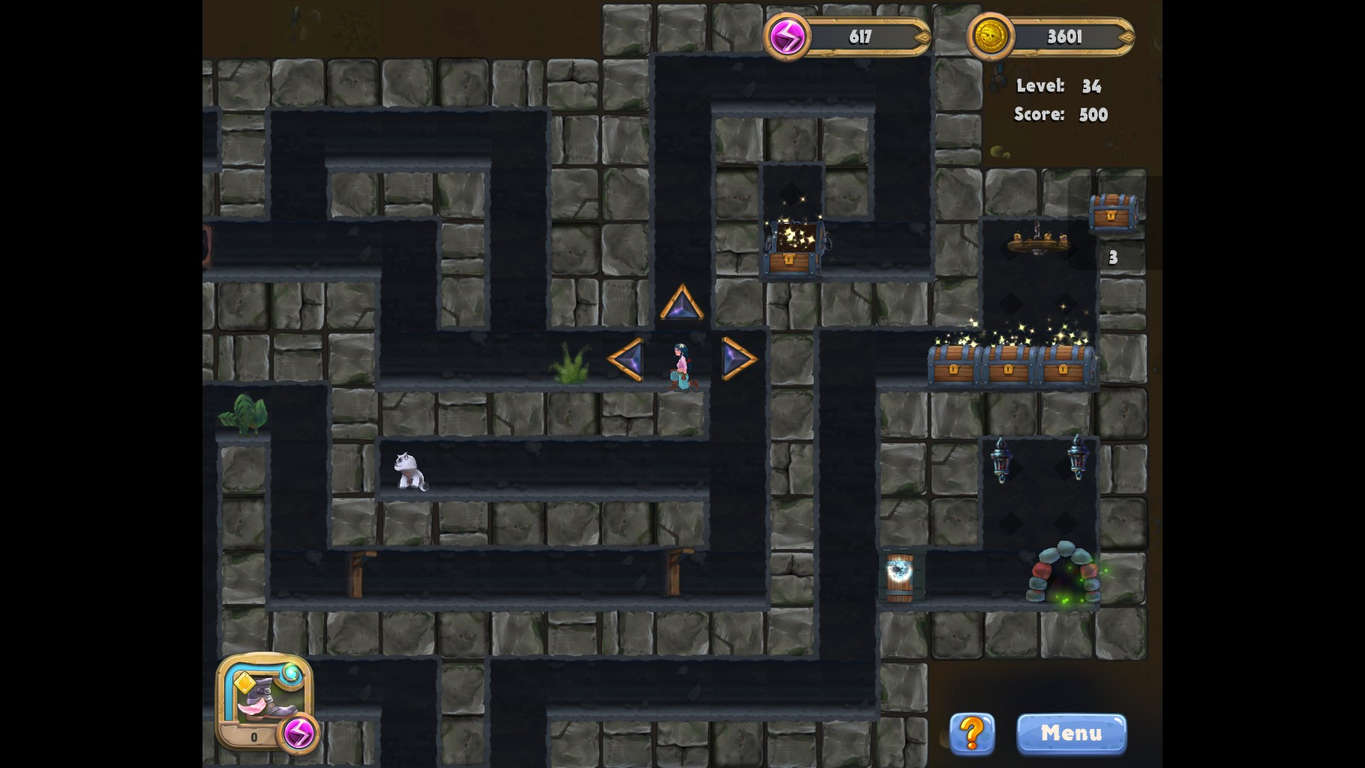
Task: Click the question mark help button
Action: coord(971,733)
